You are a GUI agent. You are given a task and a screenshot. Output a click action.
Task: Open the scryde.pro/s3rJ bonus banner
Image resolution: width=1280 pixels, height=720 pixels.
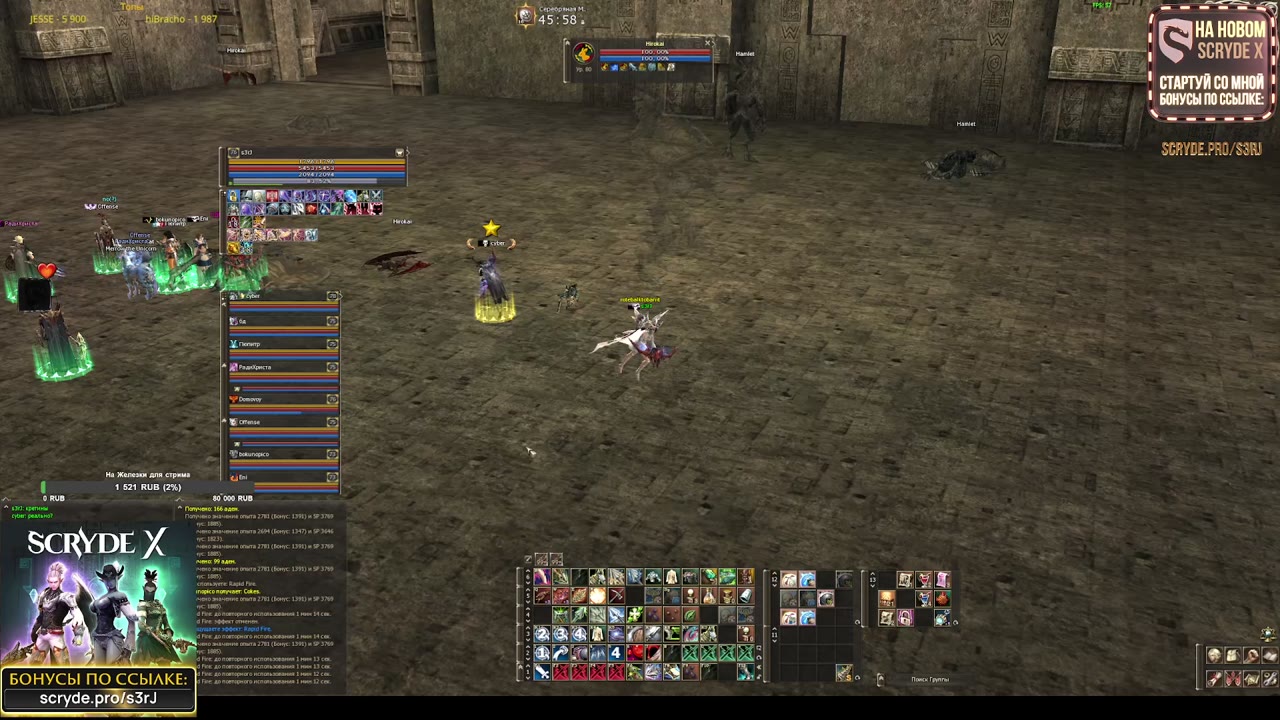[x=98, y=689]
